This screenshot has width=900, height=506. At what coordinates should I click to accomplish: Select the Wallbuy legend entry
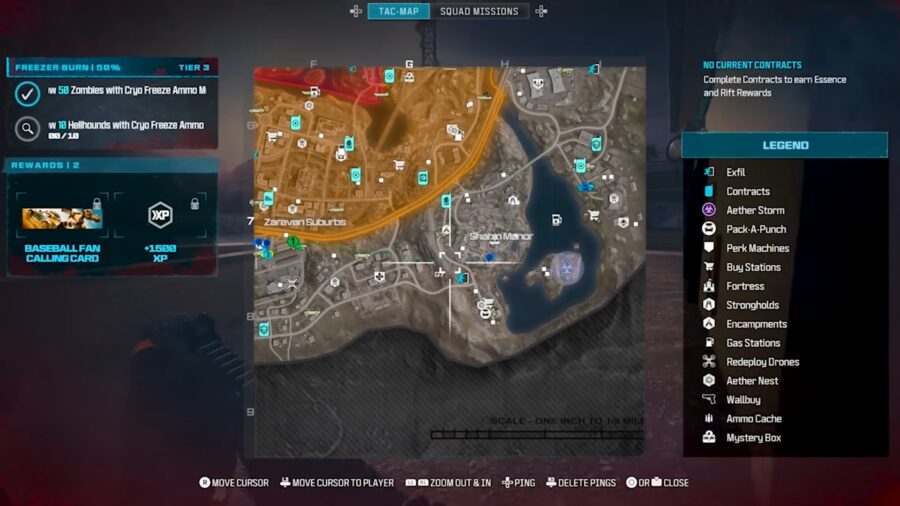point(743,400)
